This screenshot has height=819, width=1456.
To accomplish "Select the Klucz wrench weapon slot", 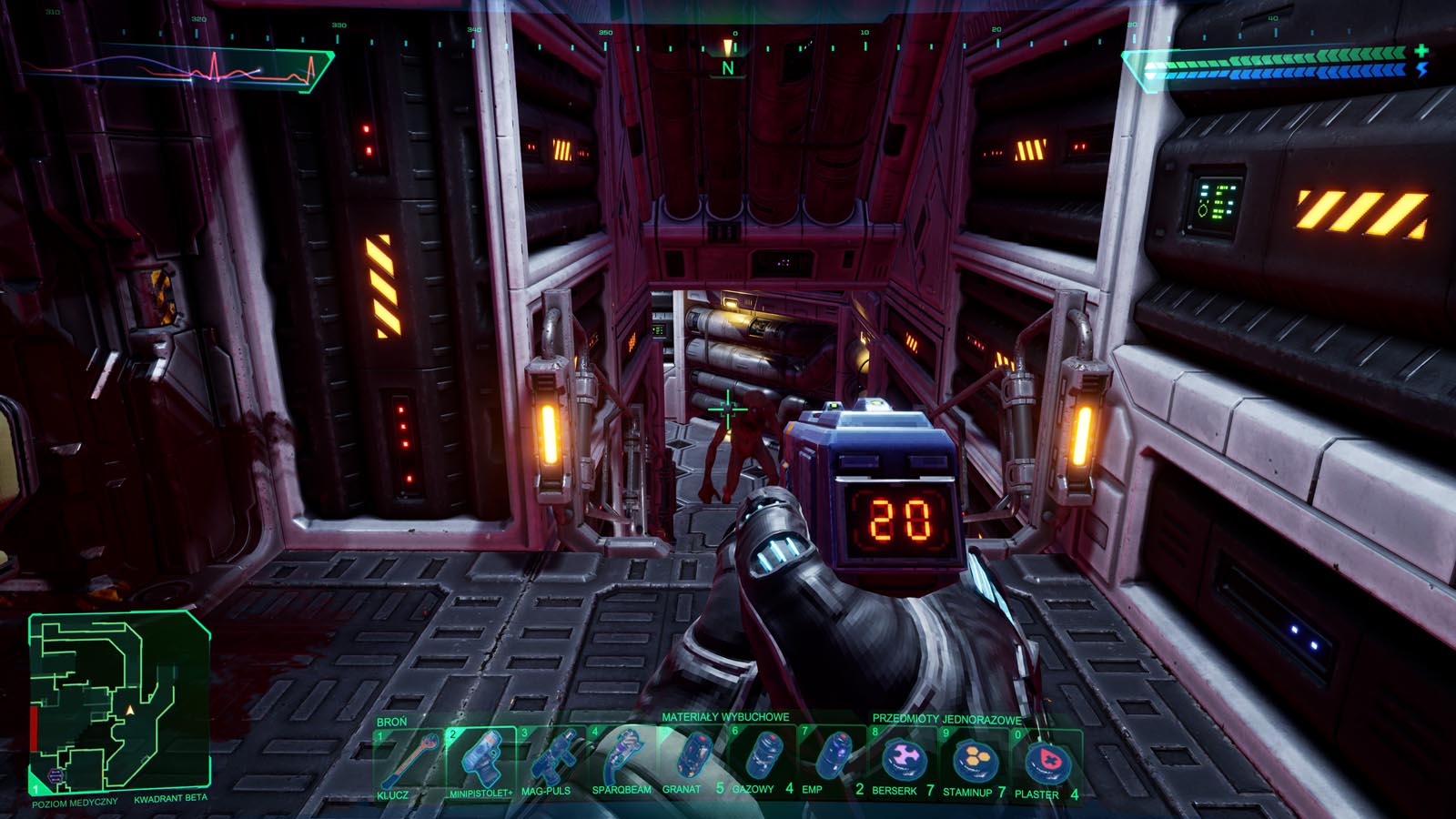I will [x=409, y=761].
